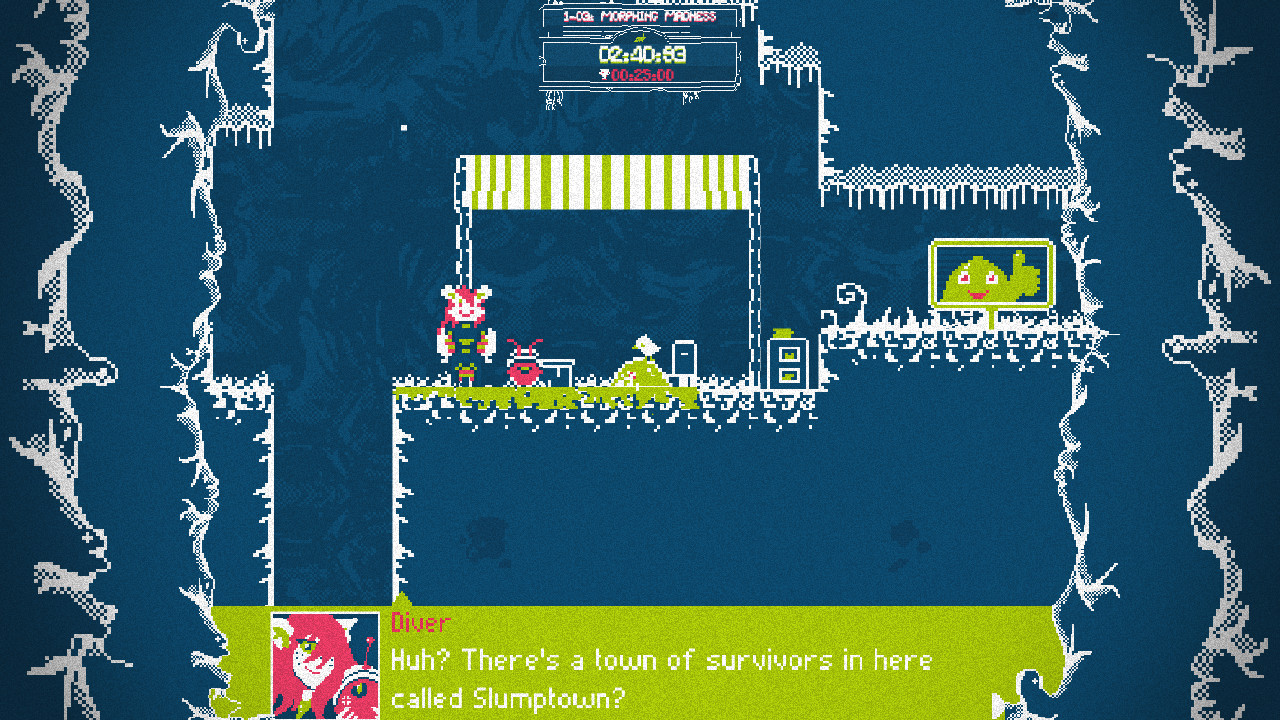This screenshot has width=1280, height=720.
Task: Select the green slime emblem above the timer
Action: point(638,37)
